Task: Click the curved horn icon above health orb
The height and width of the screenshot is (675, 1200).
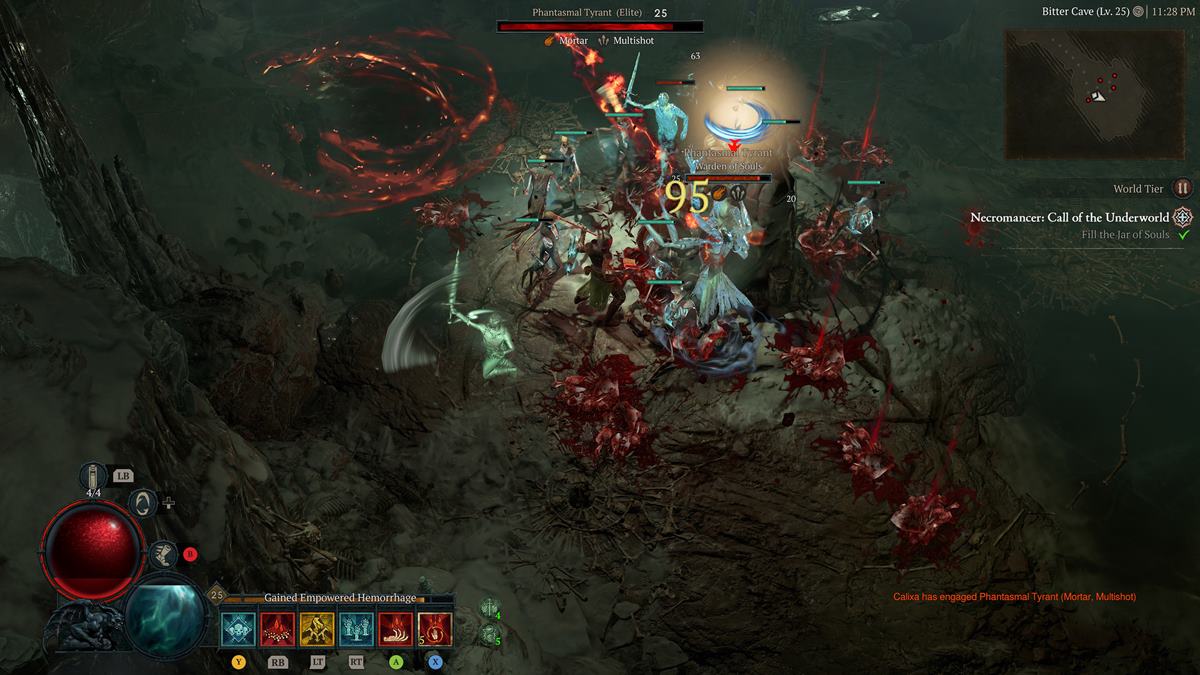Action: 142,502
